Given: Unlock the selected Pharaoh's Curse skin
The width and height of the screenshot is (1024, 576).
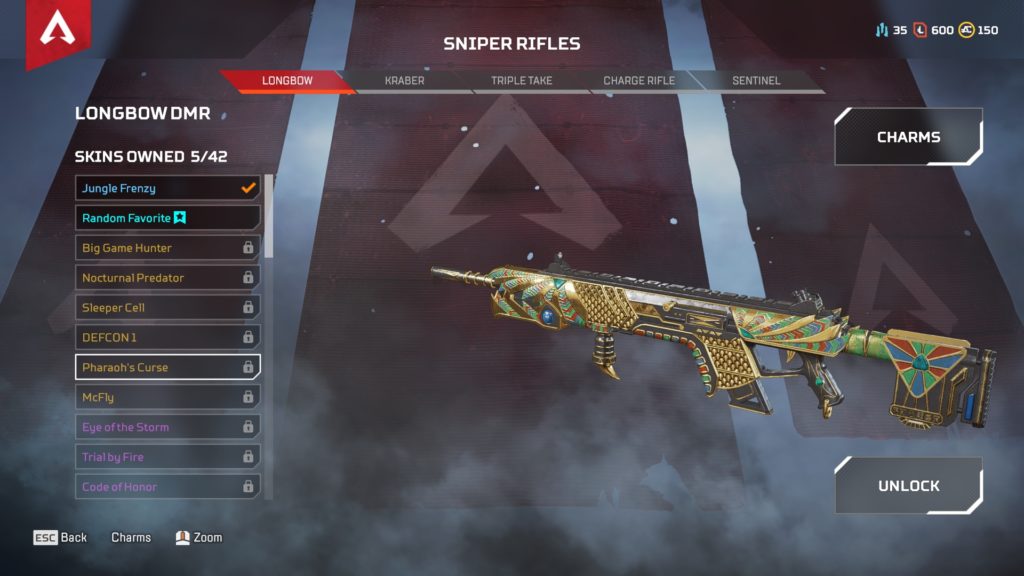Looking at the screenshot, I should (x=908, y=486).
